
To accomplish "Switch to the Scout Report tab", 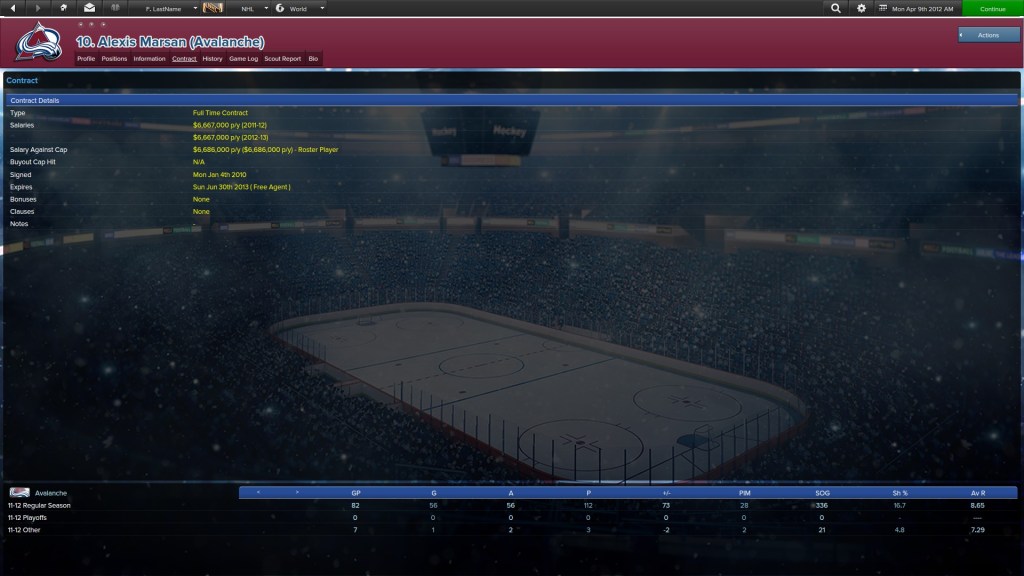I will (282, 59).
